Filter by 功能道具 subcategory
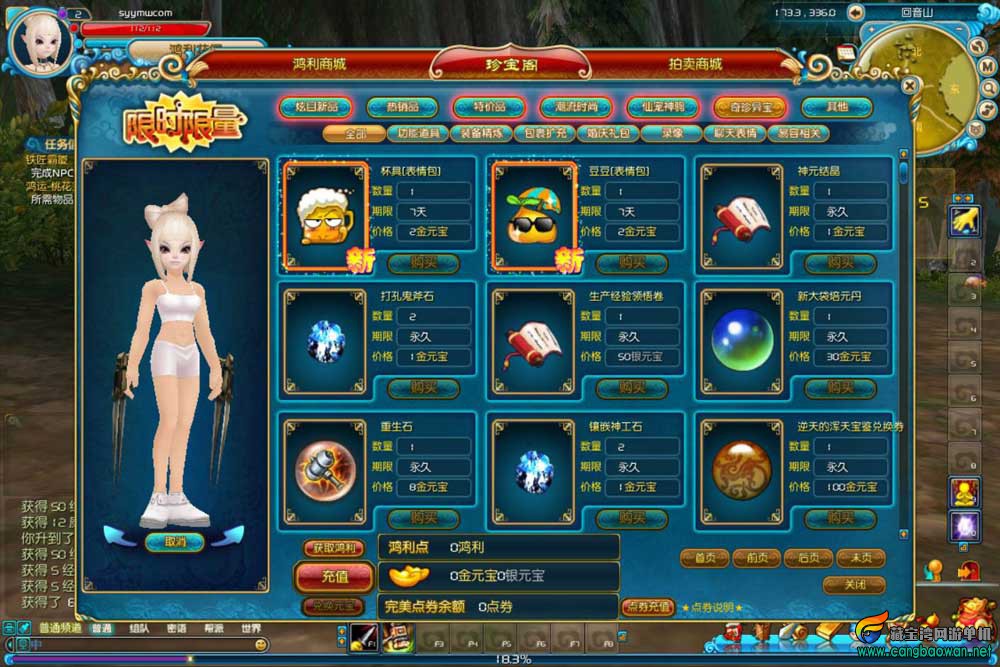 click(x=419, y=134)
